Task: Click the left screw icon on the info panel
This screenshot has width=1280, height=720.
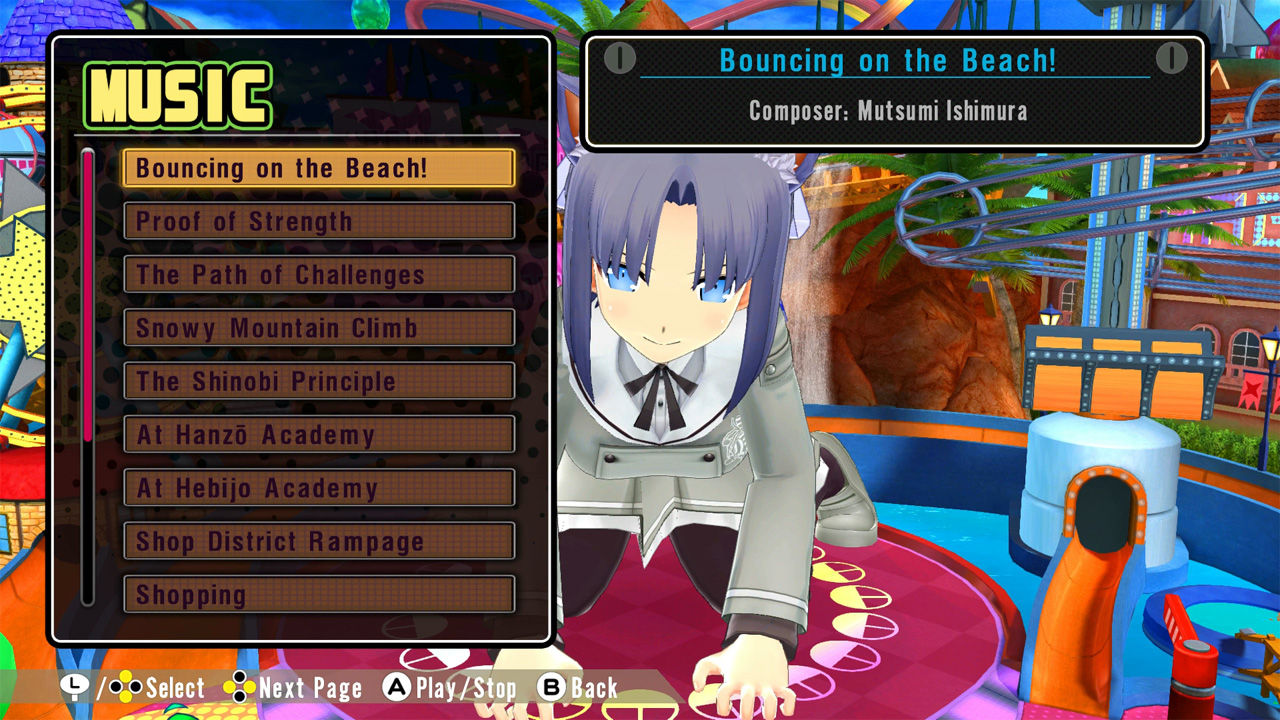Action: [x=620, y=60]
